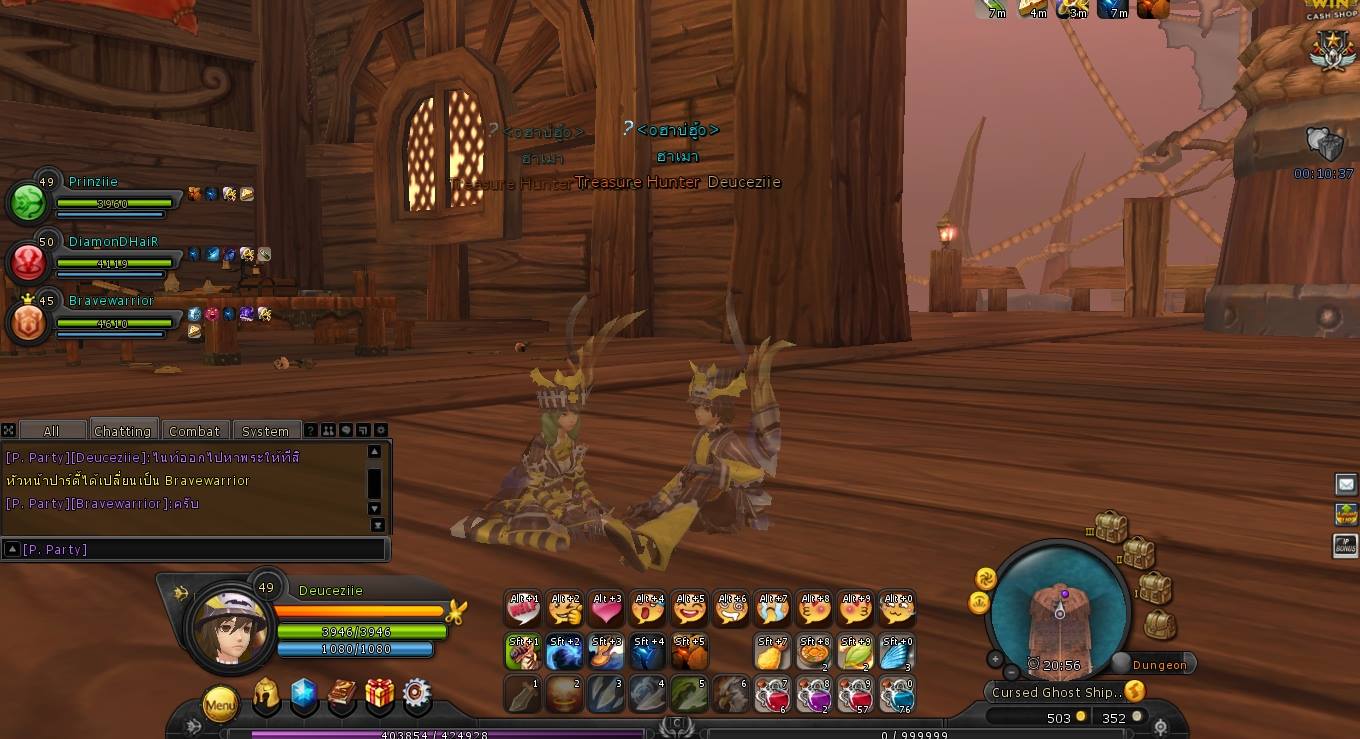
Task: Use the blue potion in slot 0
Action: 897,694
